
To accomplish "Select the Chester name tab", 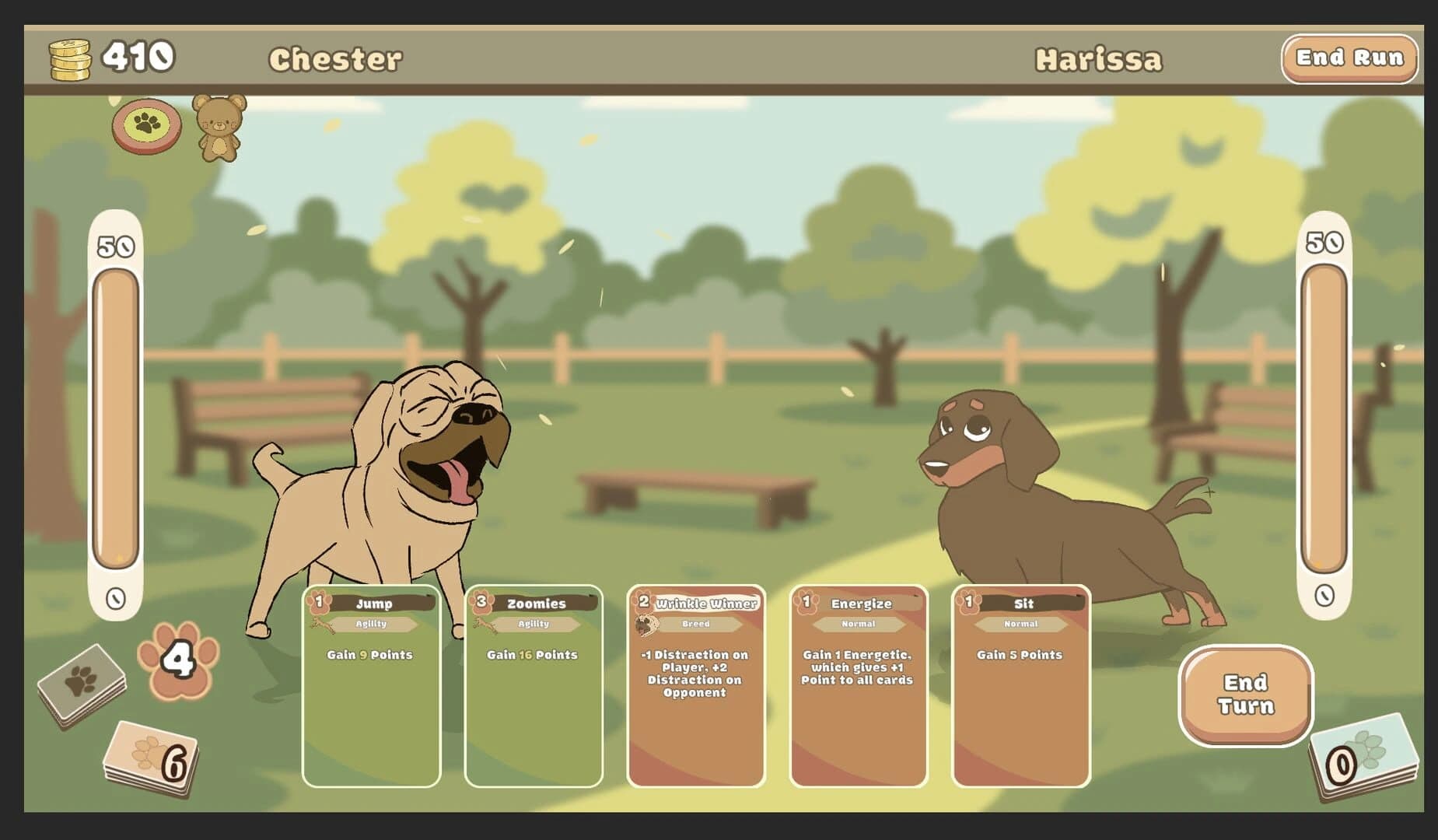I will 337,57.
